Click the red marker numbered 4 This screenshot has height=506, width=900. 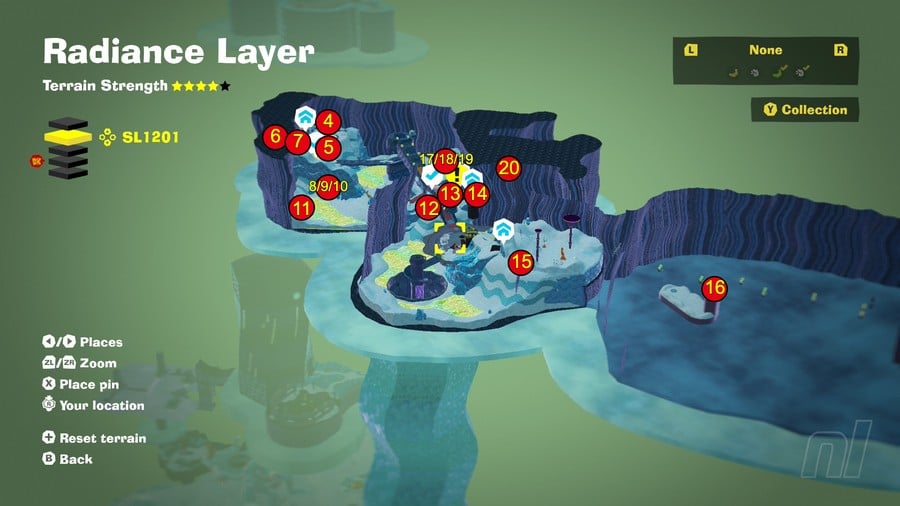[x=328, y=122]
